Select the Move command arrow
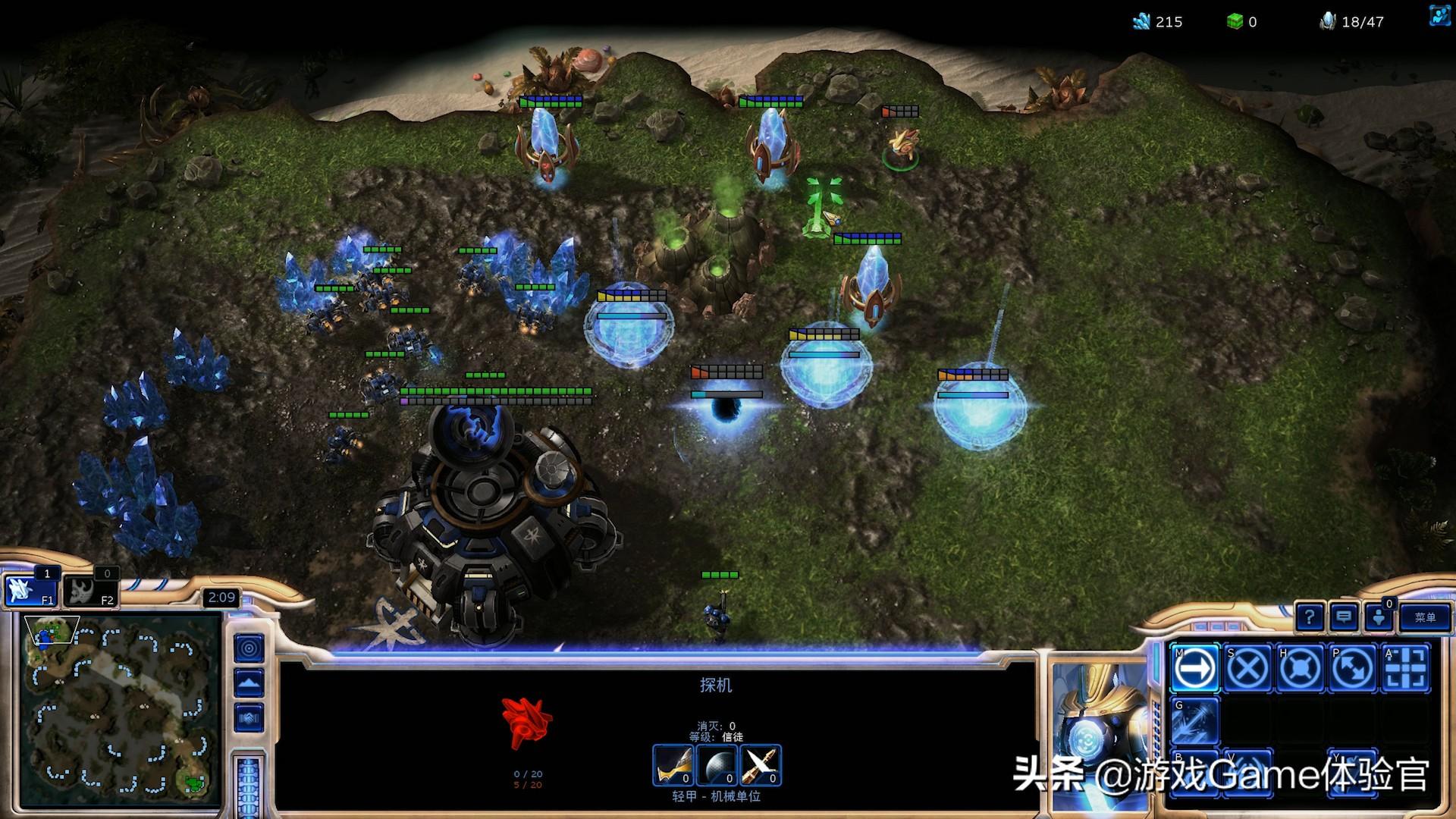The width and height of the screenshot is (1456, 819). (1195, 669)
